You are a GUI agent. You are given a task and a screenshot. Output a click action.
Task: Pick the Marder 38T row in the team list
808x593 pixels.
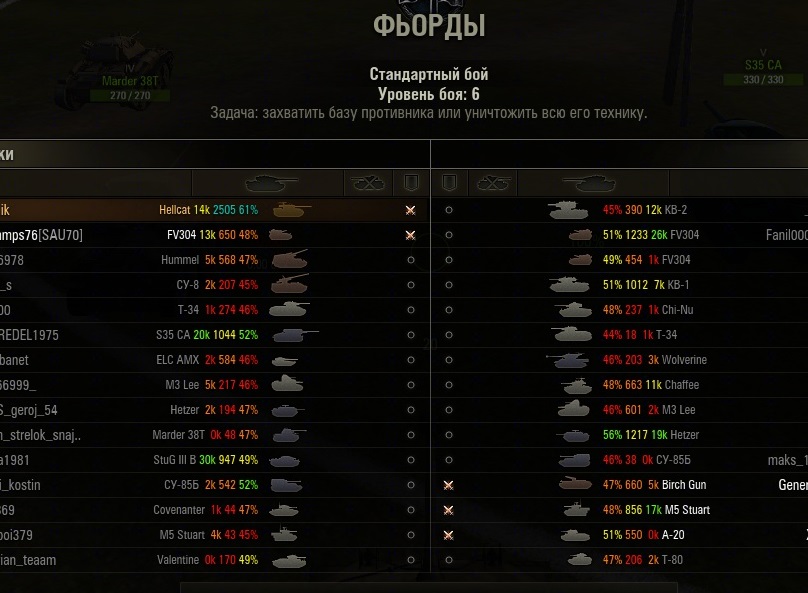(x=200, y=435)
